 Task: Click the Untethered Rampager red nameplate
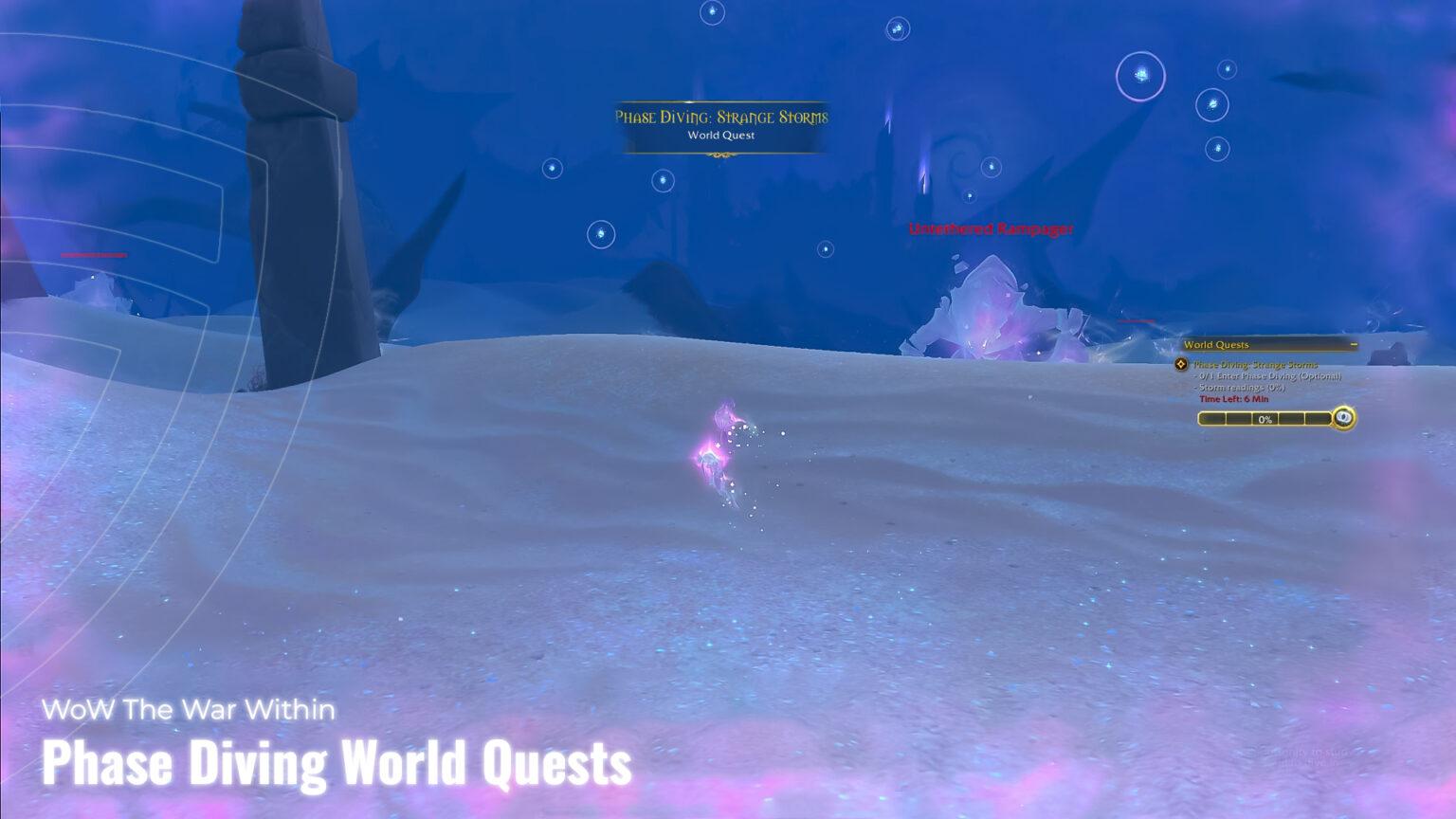pos(992,228)
